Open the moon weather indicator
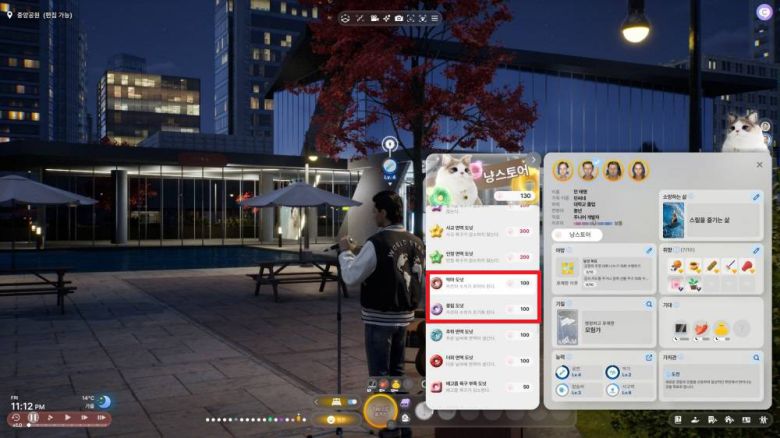 (103, 401)
